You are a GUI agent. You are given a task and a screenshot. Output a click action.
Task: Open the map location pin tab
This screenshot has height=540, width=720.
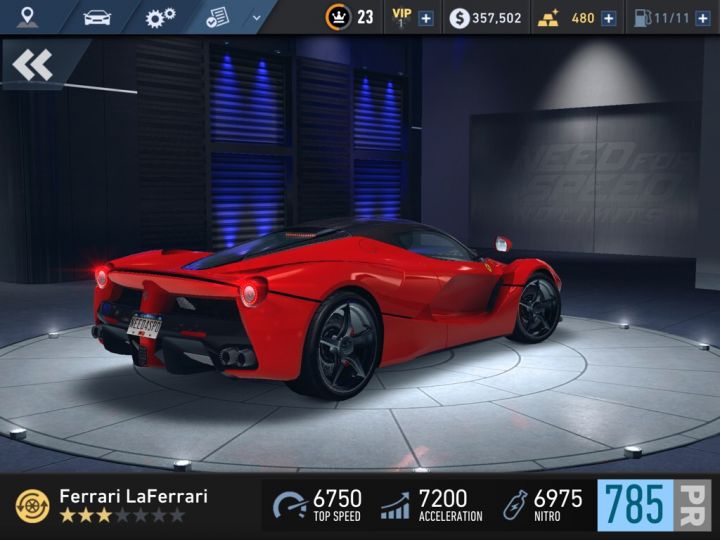click(27, 17)
